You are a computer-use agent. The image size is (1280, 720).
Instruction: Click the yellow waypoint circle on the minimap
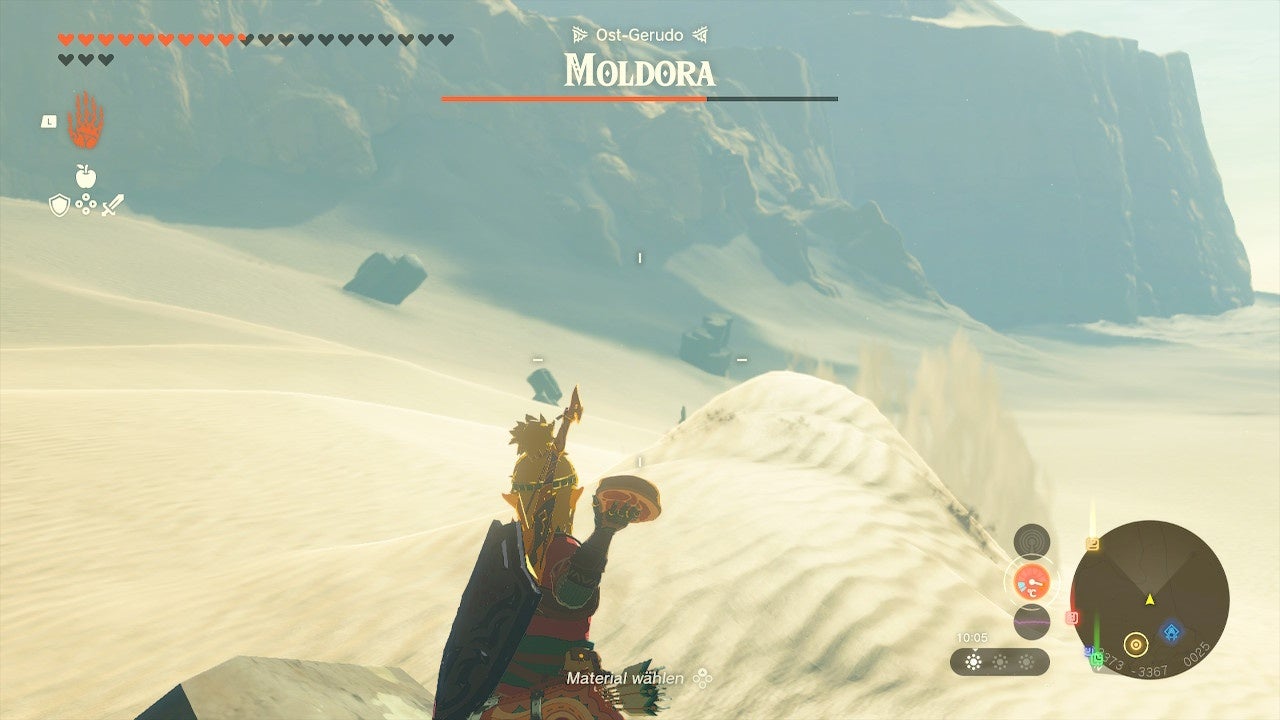coord(1136,642)
